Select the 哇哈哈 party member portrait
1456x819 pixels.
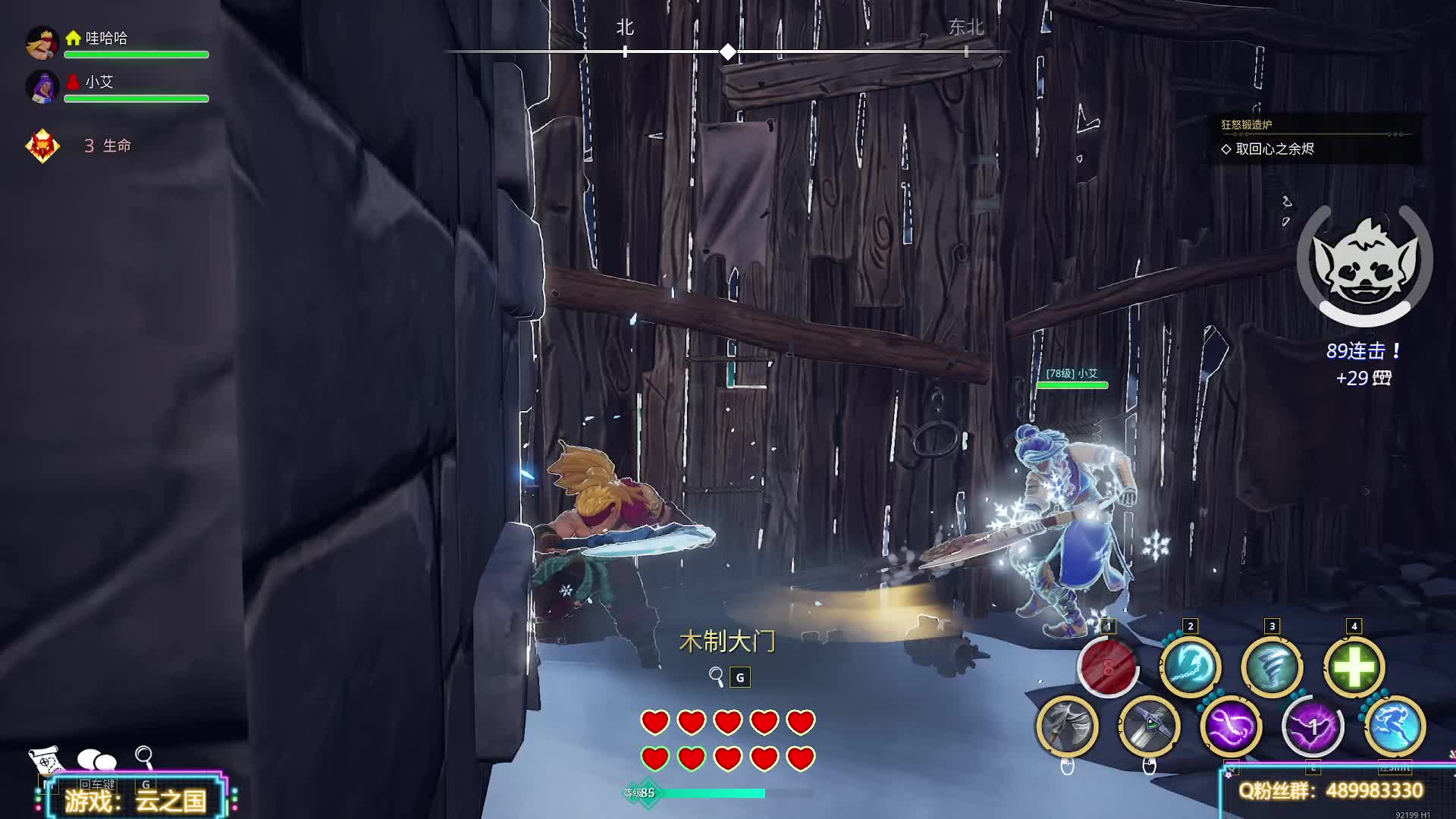[42, 43]
